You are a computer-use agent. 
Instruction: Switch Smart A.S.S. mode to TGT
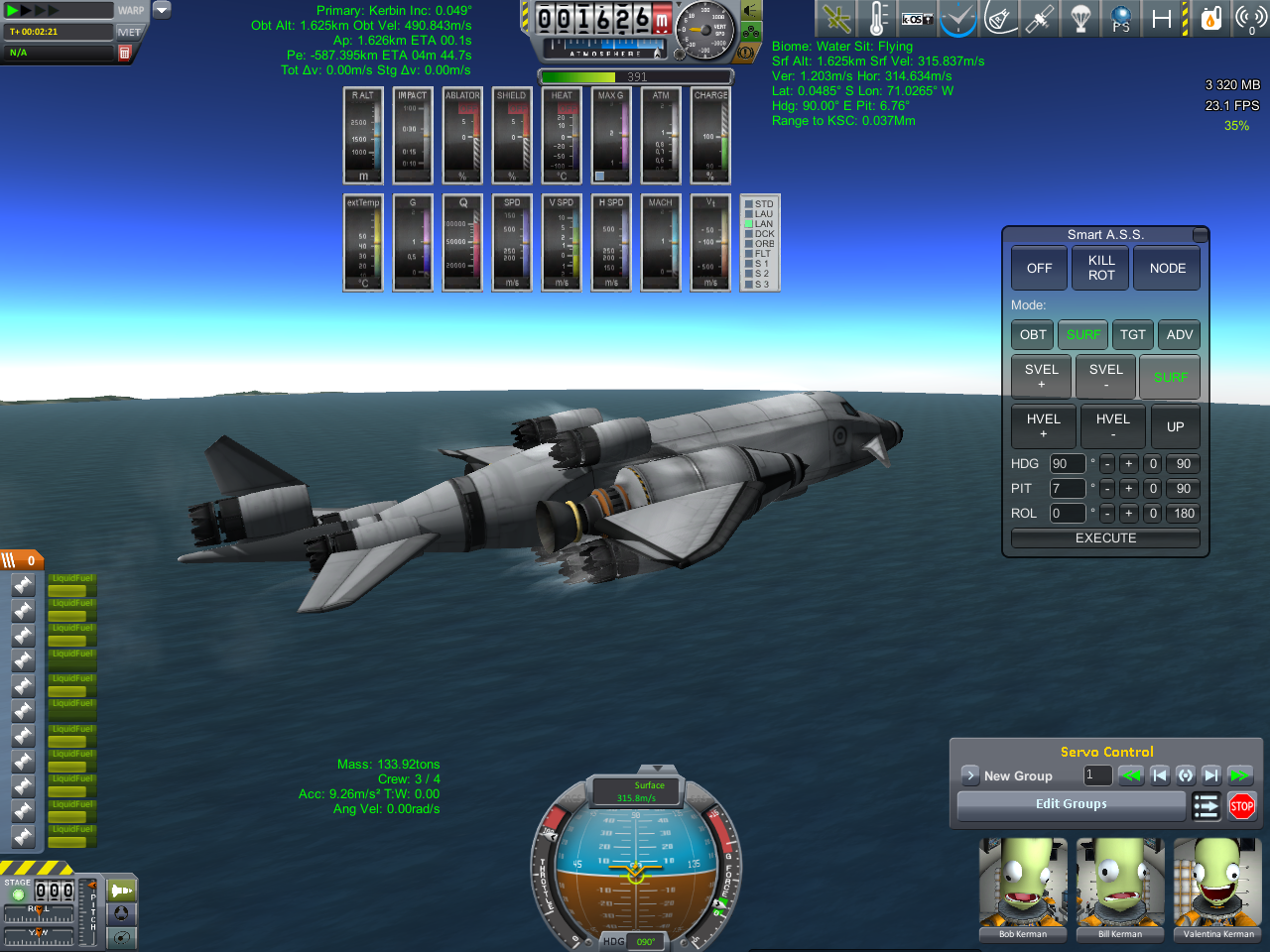pyautogui.click(x=1132, y=335)
